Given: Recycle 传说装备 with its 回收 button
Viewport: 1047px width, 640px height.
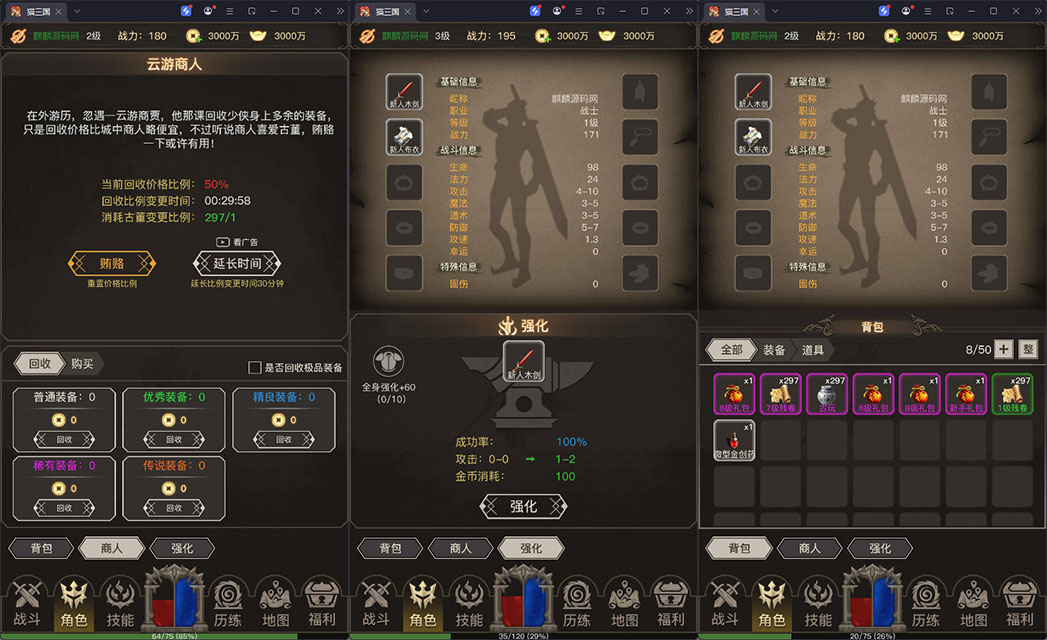Looking at the screenshot, I should pyautogui.click(x=174, y=508).
